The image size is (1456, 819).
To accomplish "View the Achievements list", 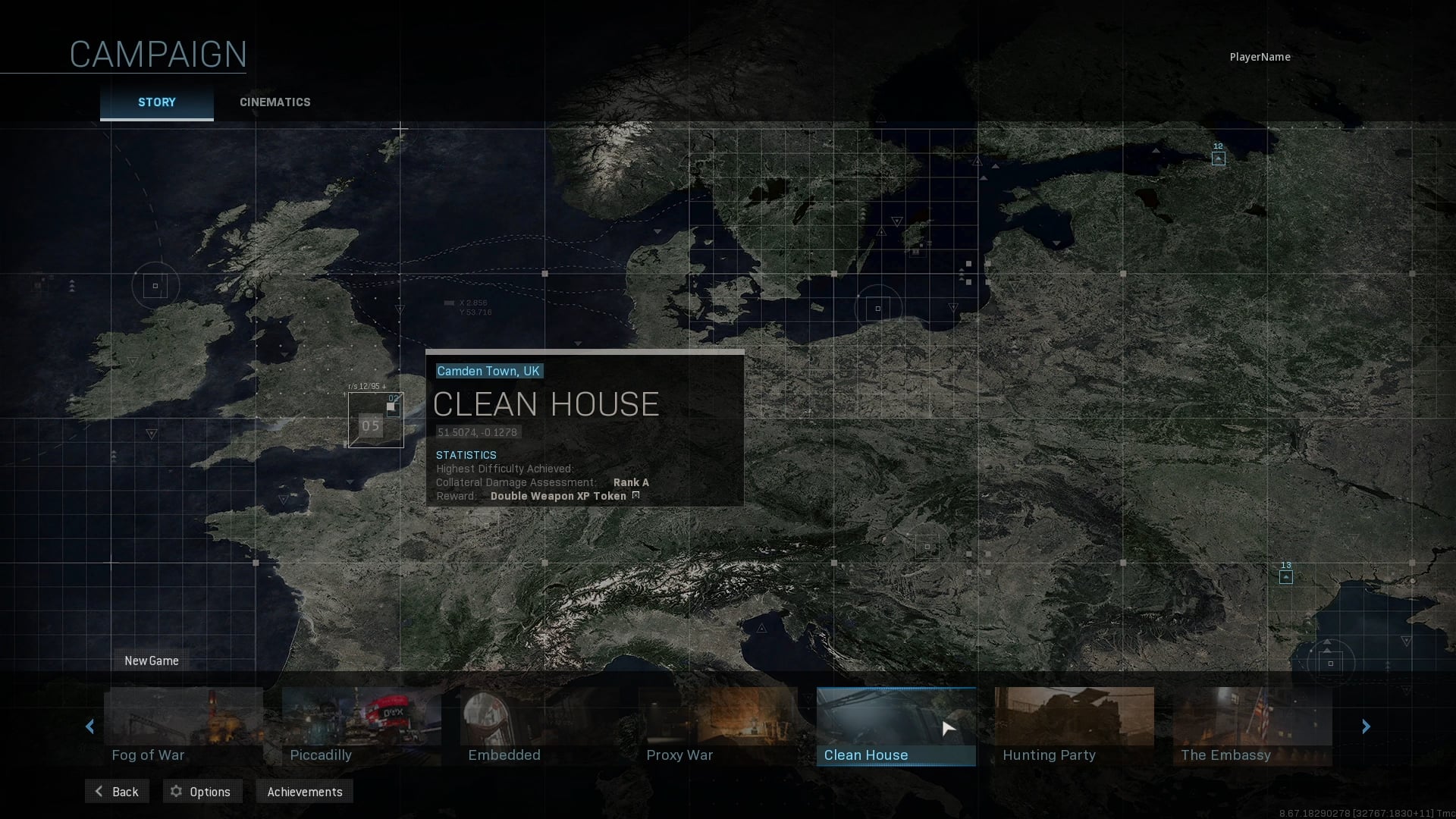I will click(304, 792).
